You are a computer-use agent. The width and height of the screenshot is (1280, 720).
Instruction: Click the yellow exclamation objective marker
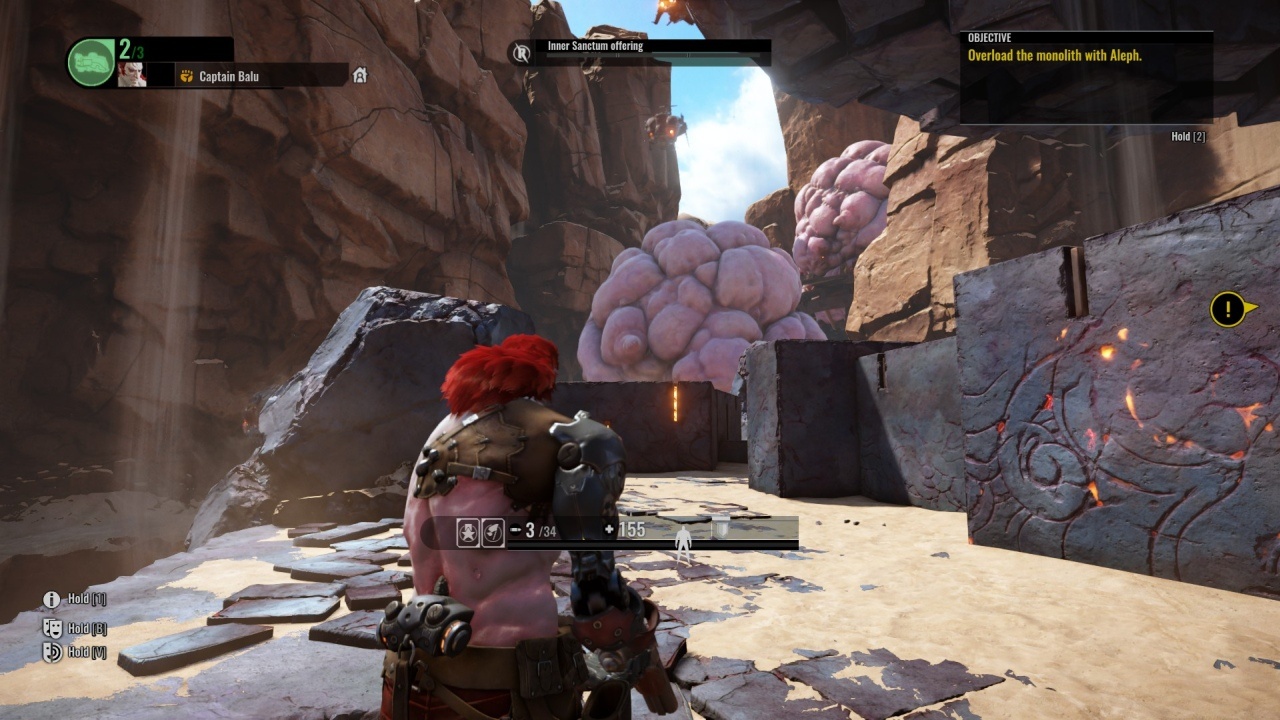click(1227, 309)
